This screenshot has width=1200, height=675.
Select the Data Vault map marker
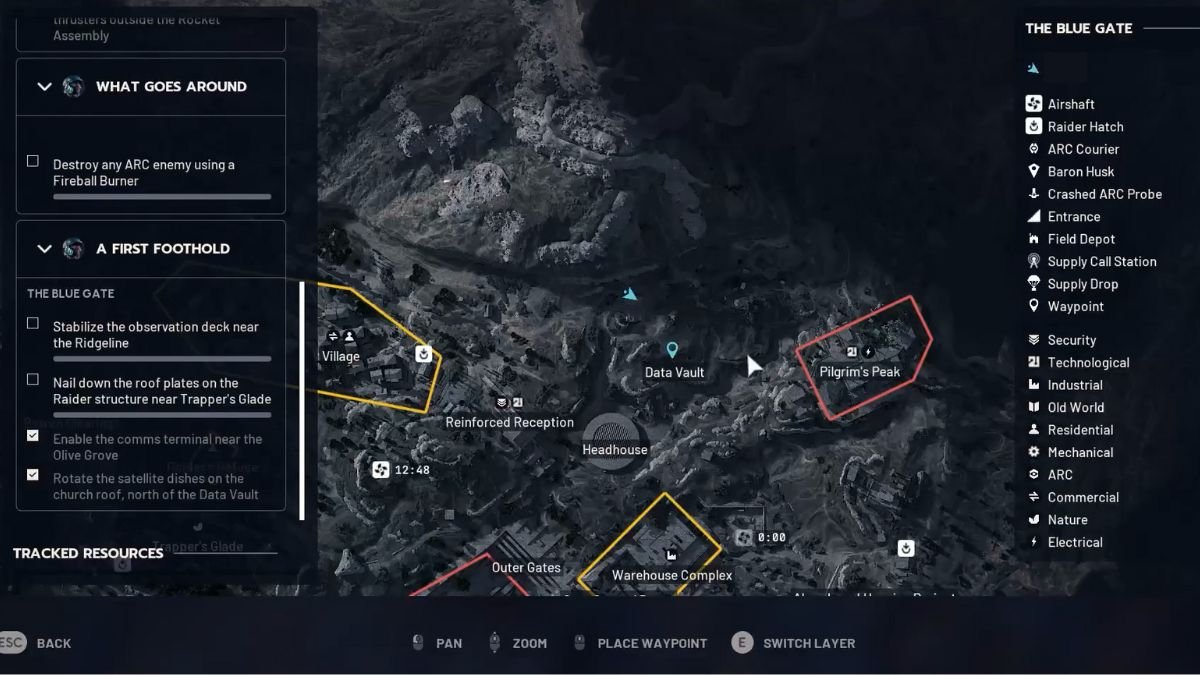(x=673, y=350)
